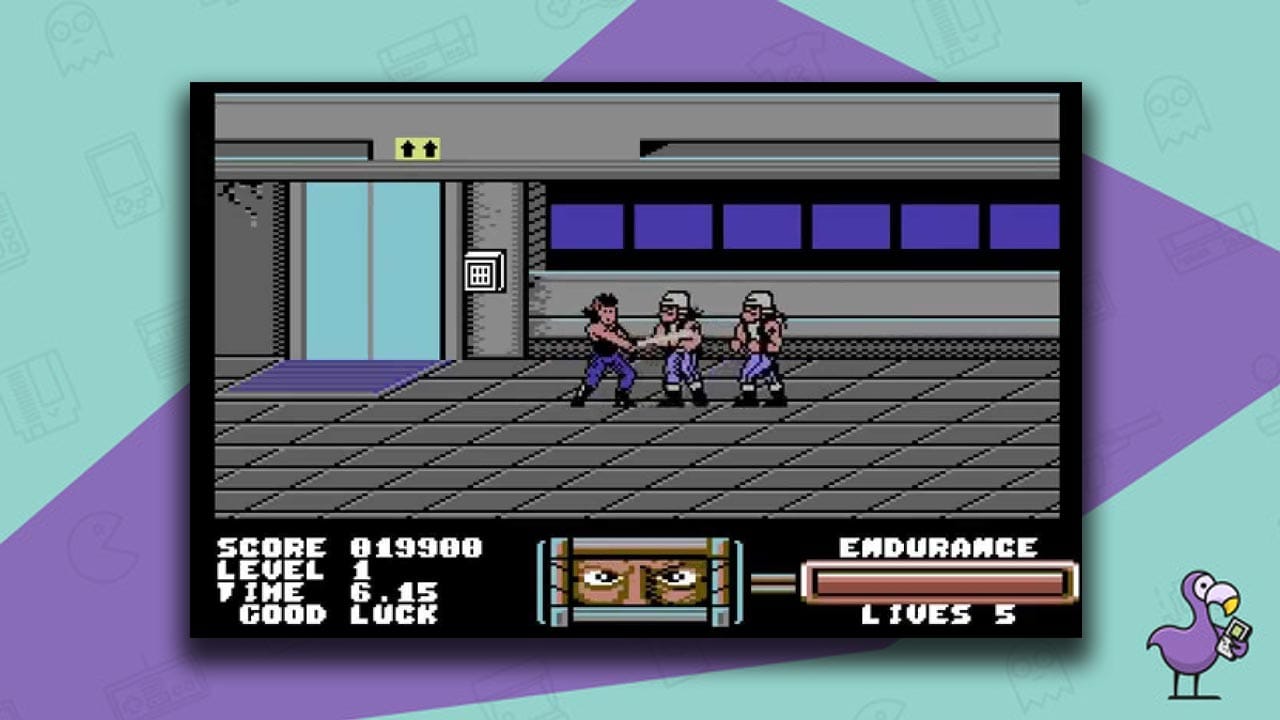This screenshot has height=720, width=1280.
Task: Open the LIVES 5 display
Action: [x=940, y=616]
